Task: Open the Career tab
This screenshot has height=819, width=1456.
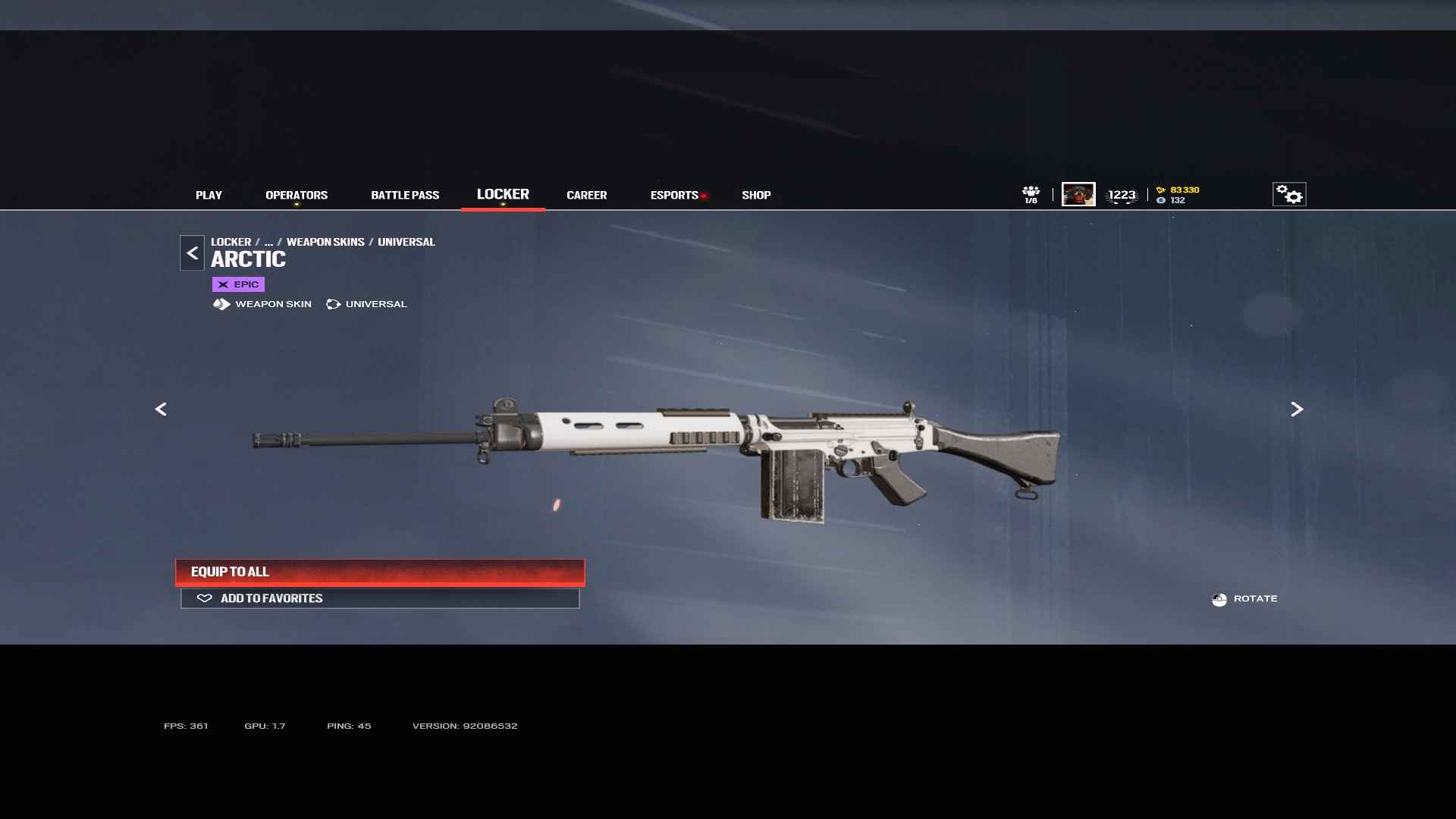Action: click(586, 195)
